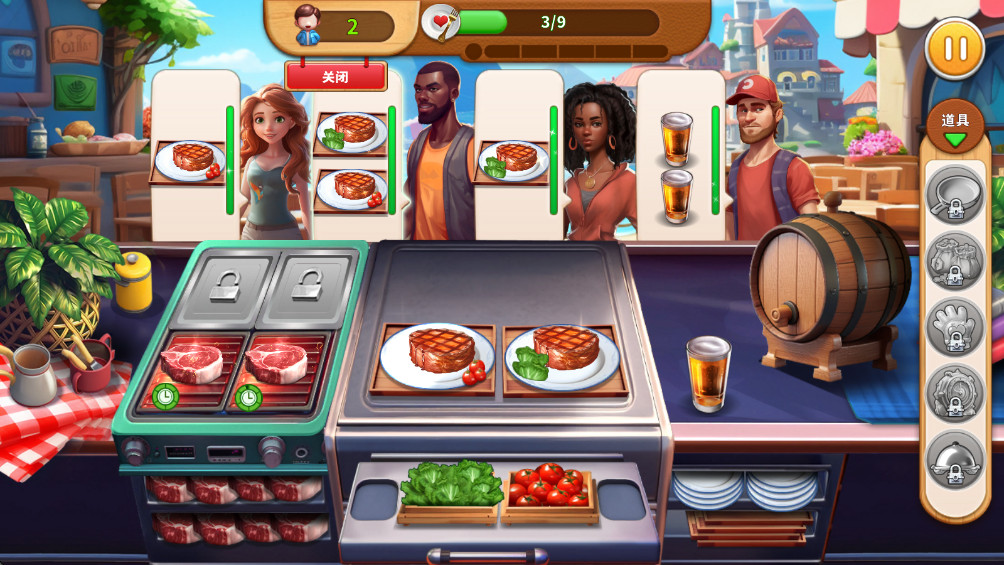The image size is (1004, 565).
Task: Collapse the 道具 items panel
Action: [x=955, y=127]
